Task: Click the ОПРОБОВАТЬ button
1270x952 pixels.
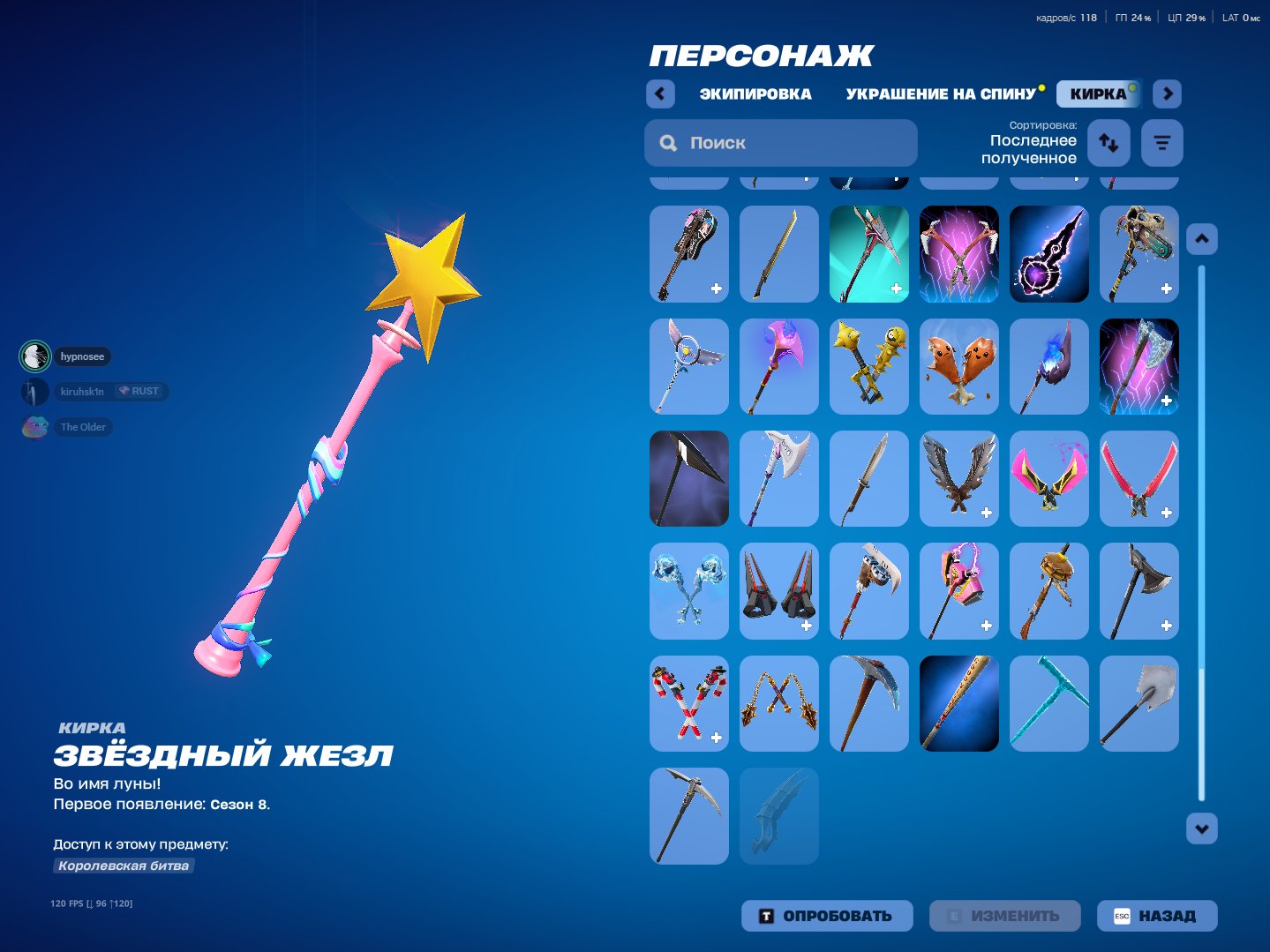Action: tap(826, 916)
